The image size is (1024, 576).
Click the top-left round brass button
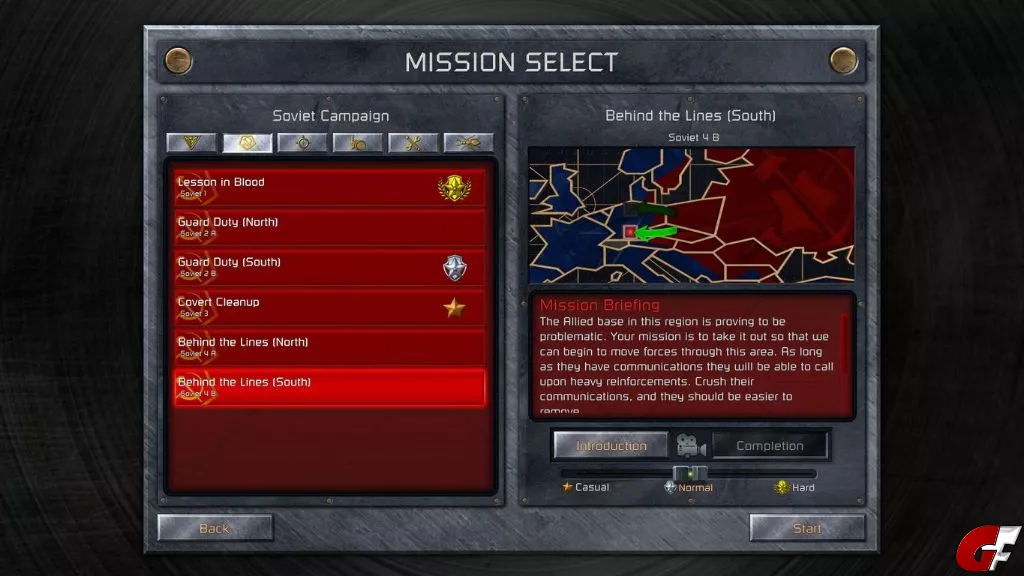(179, 61)
